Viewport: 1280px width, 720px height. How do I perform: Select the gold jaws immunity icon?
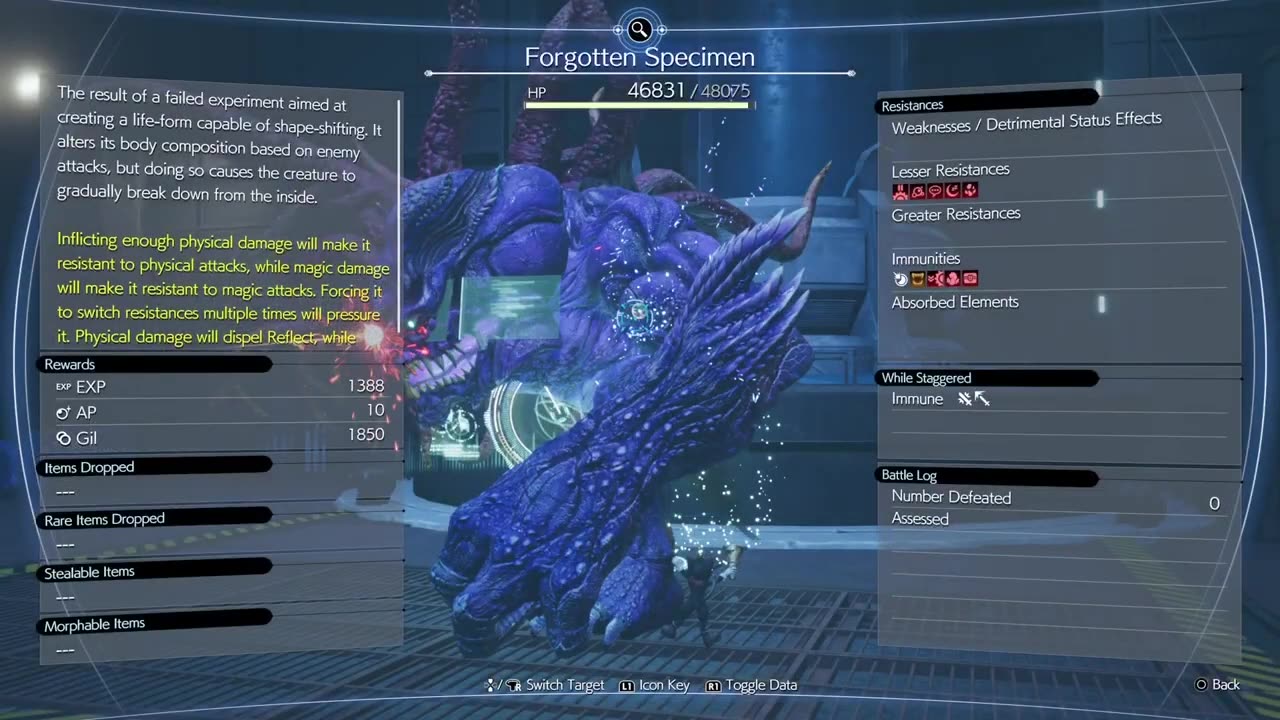click(x=917, y=280)
